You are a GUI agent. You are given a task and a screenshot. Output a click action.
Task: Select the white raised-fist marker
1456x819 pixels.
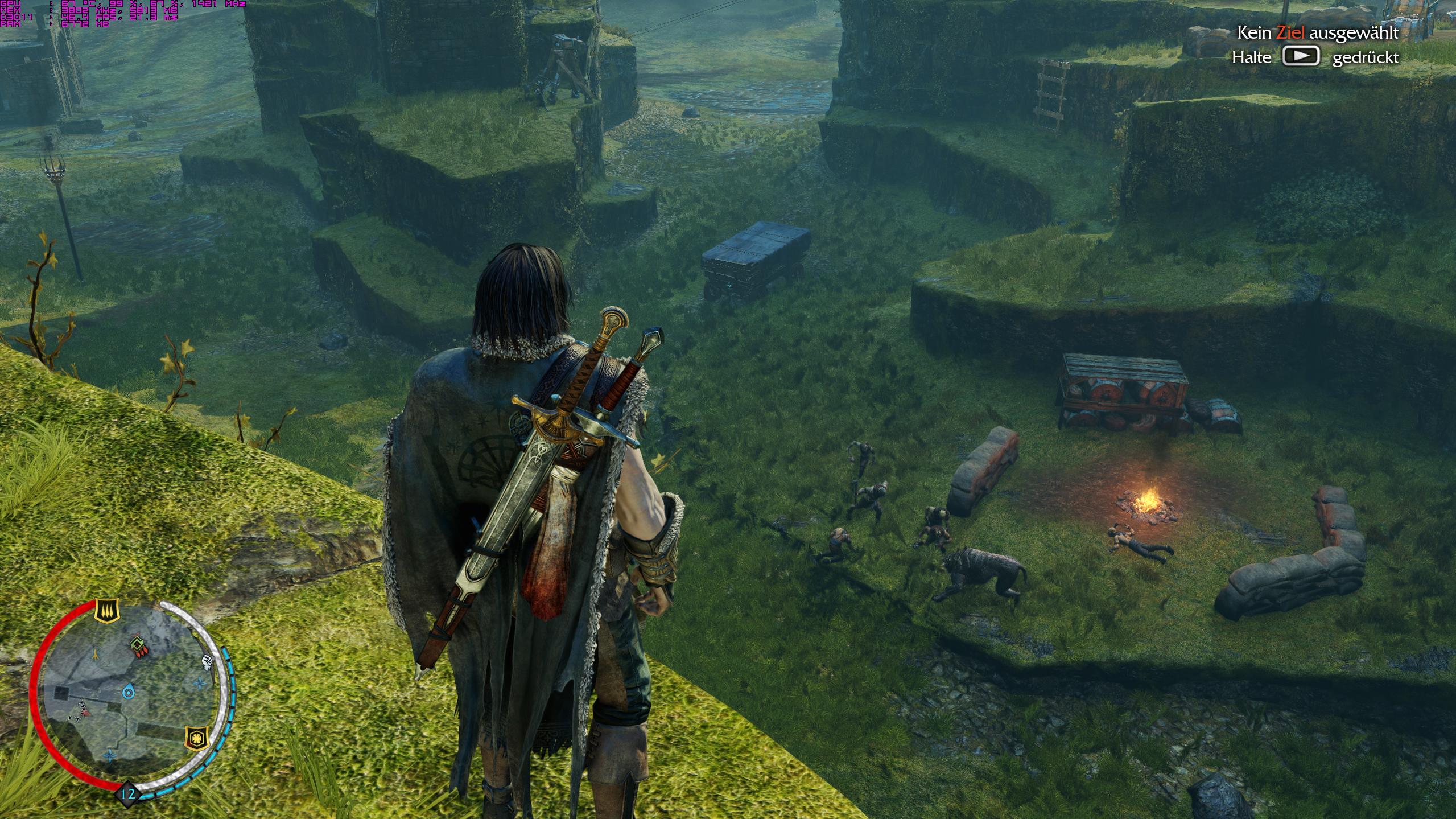(x=208, y=662)
